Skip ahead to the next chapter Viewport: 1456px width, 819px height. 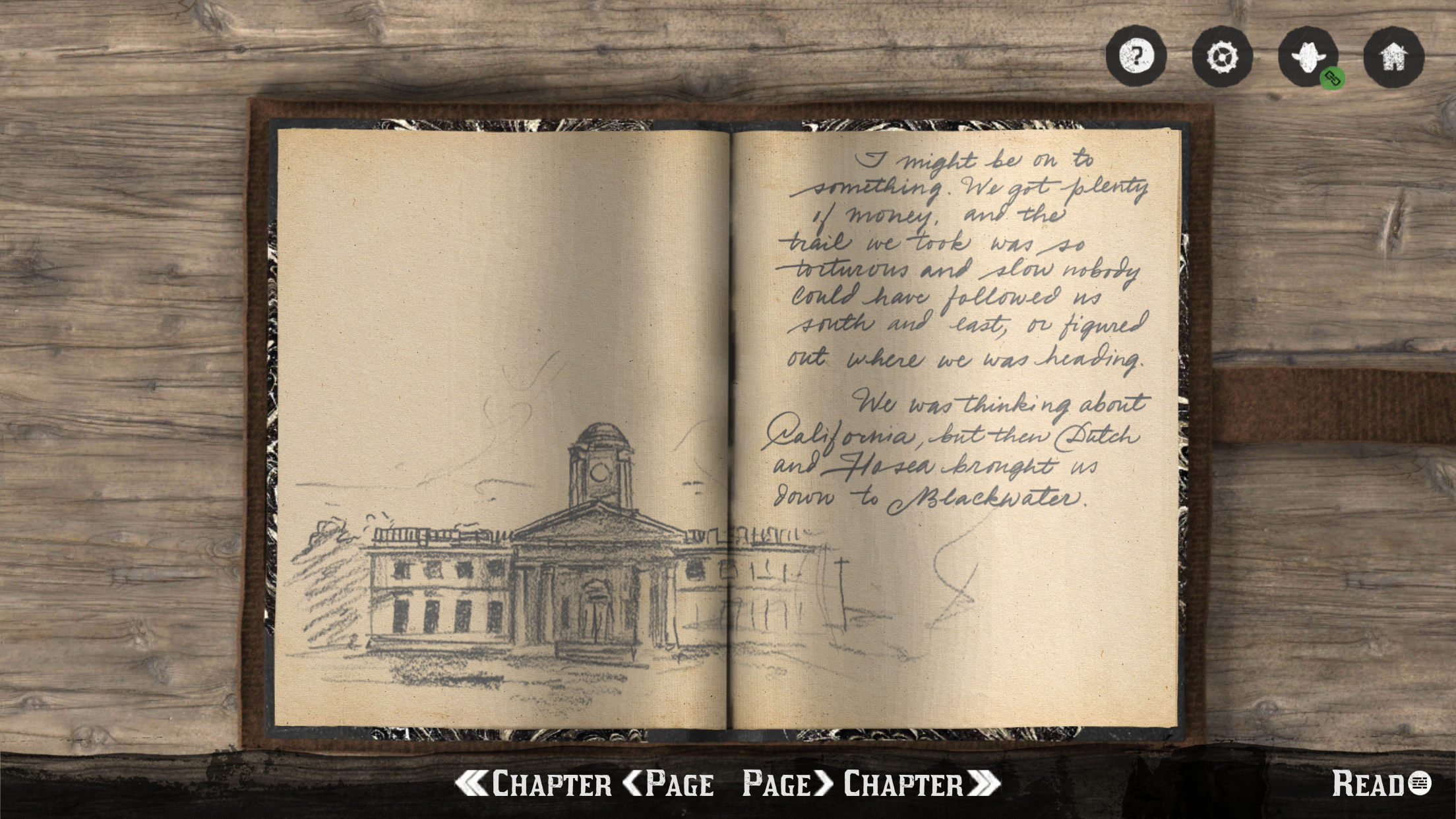(922, 784)
